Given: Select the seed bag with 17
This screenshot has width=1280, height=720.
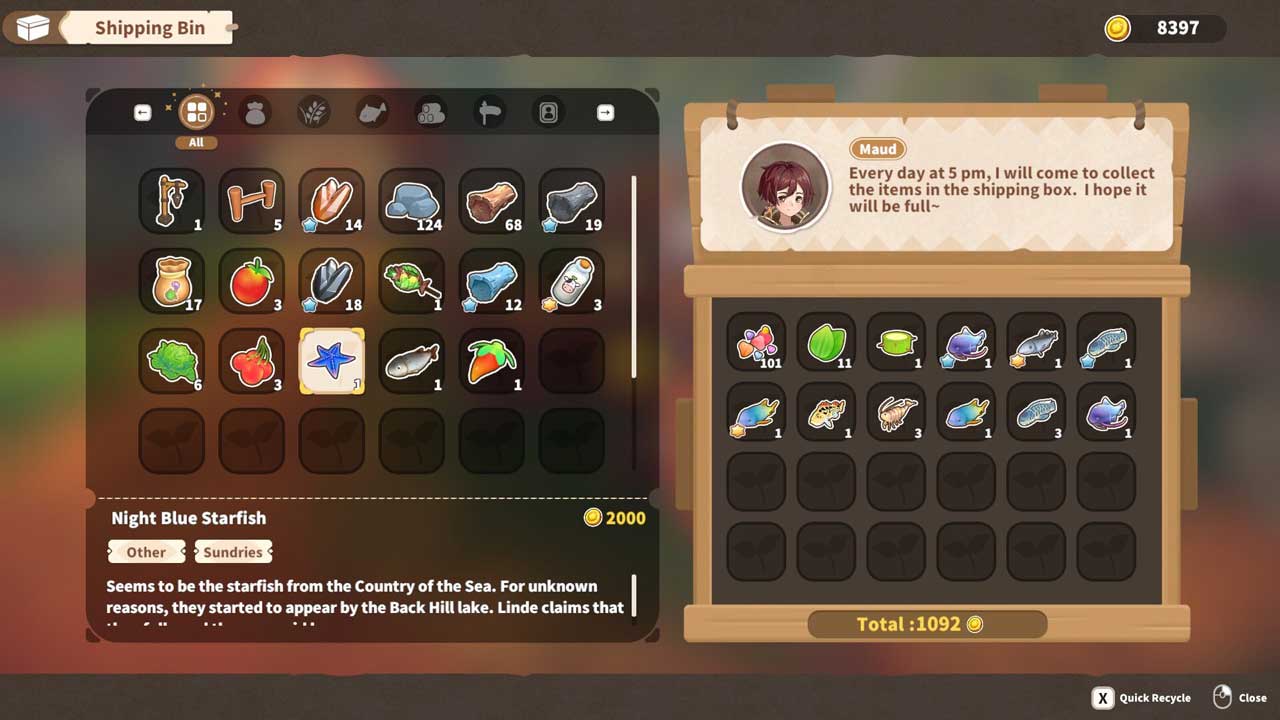Looking at the screenshot, I should pyautogui.click(x=172, y=281).
